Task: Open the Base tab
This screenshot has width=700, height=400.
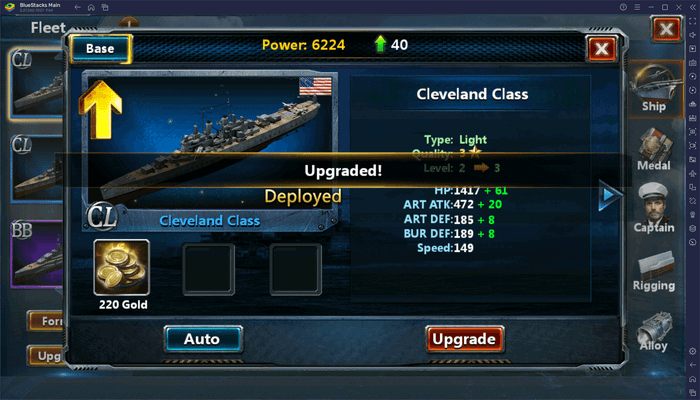Action: tap(99, 48)
